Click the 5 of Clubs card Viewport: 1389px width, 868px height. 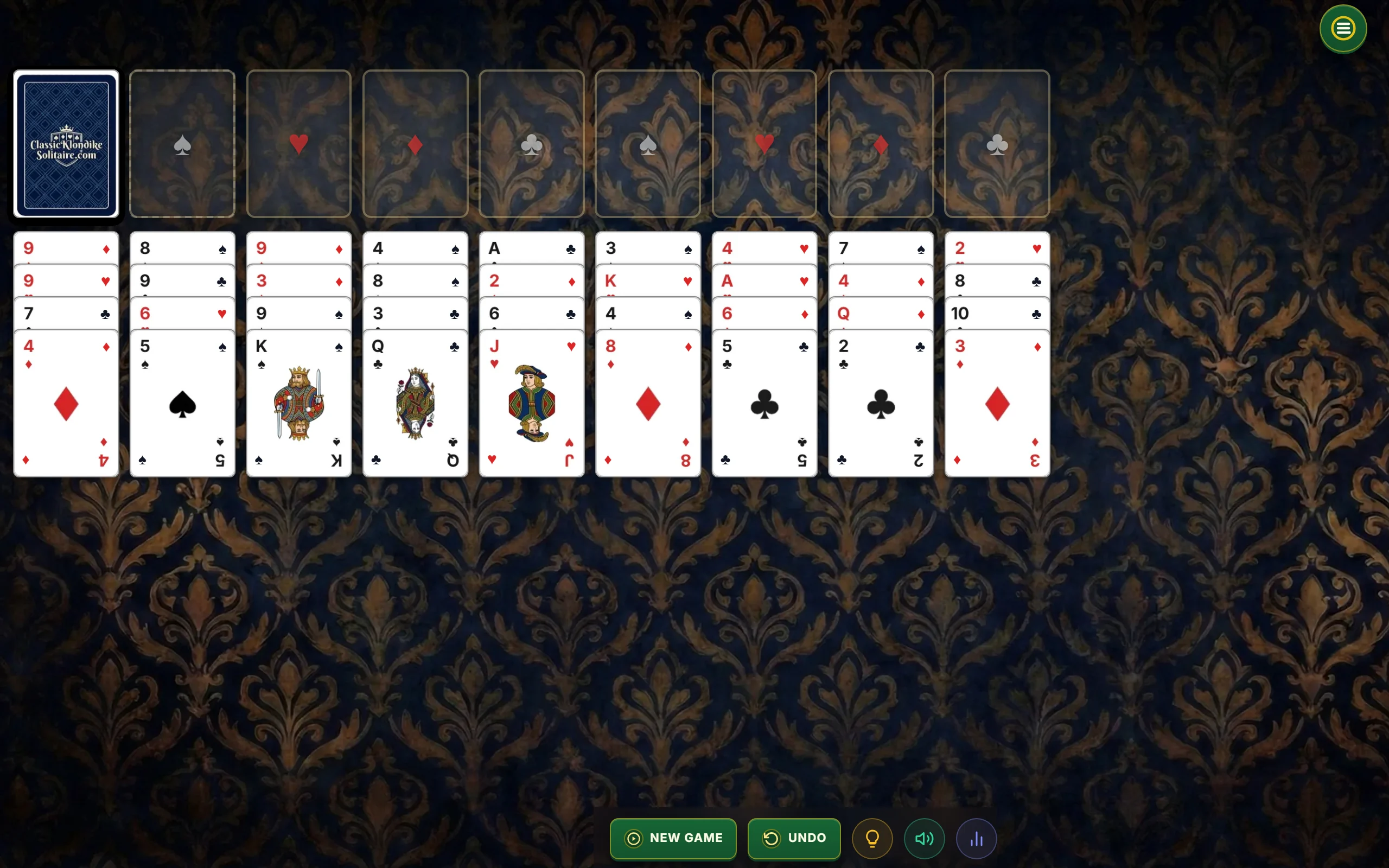[763, 402]
